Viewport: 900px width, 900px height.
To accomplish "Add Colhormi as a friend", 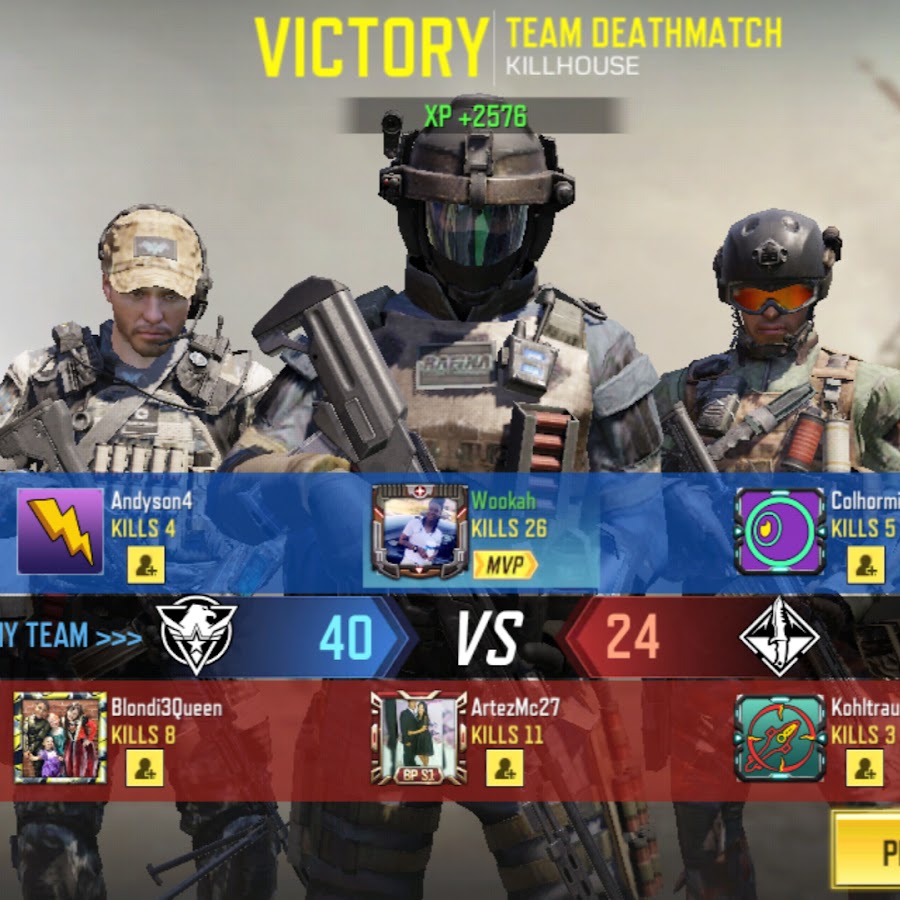I will (866, 566).
